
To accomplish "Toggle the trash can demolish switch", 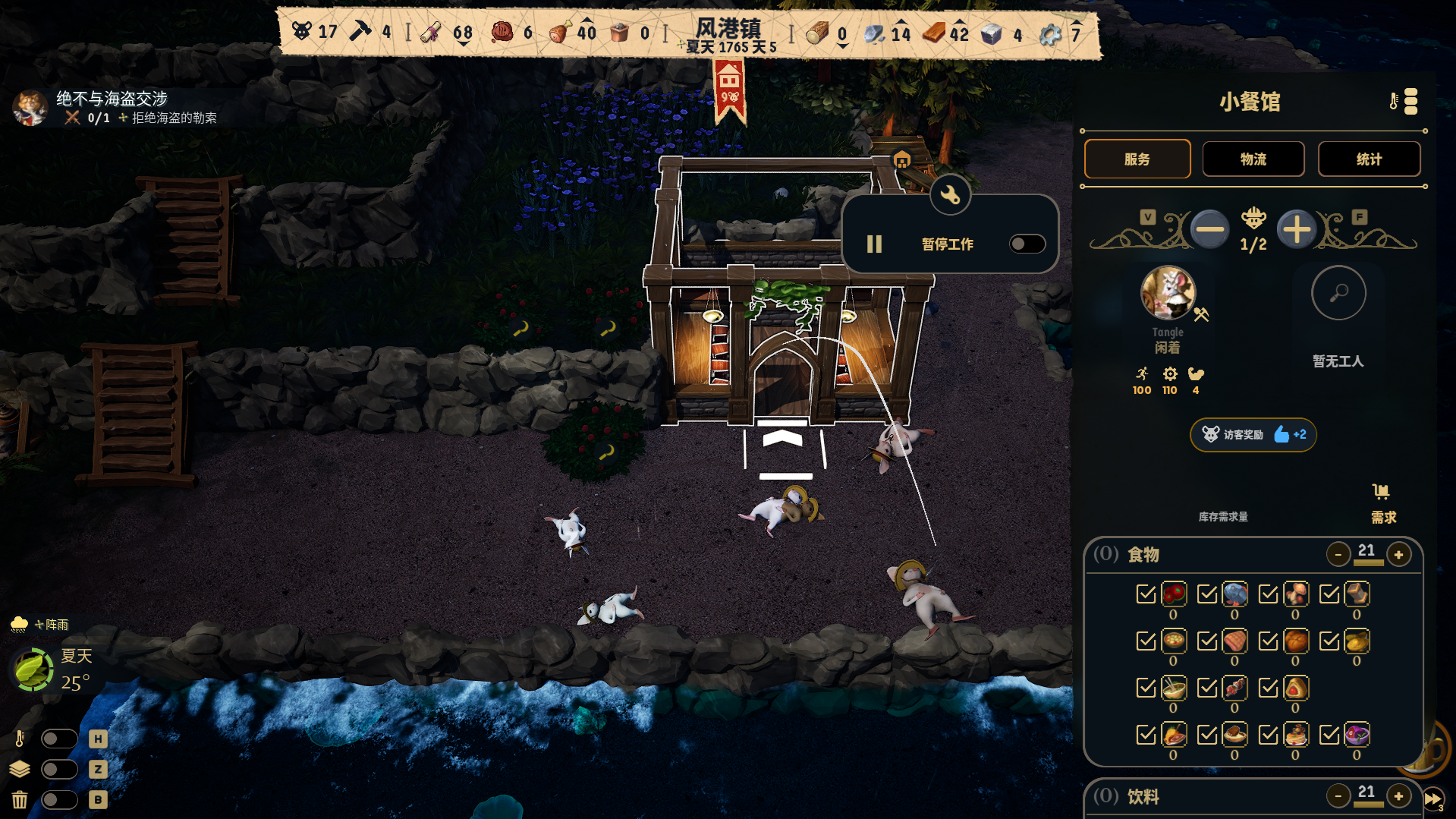I will click(x=59, y=799).
